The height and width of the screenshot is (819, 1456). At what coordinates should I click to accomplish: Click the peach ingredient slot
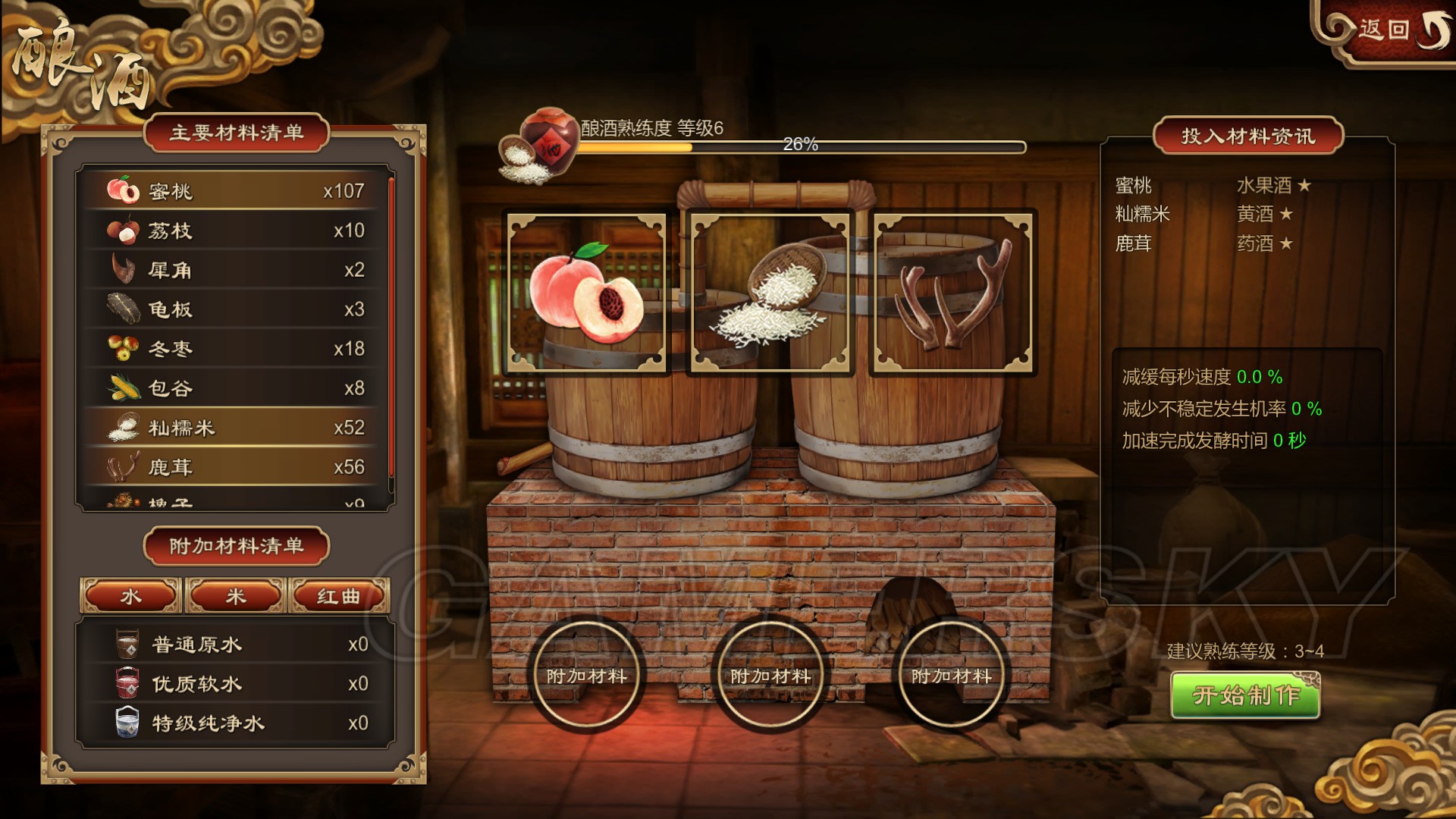(x=587, y=293)
